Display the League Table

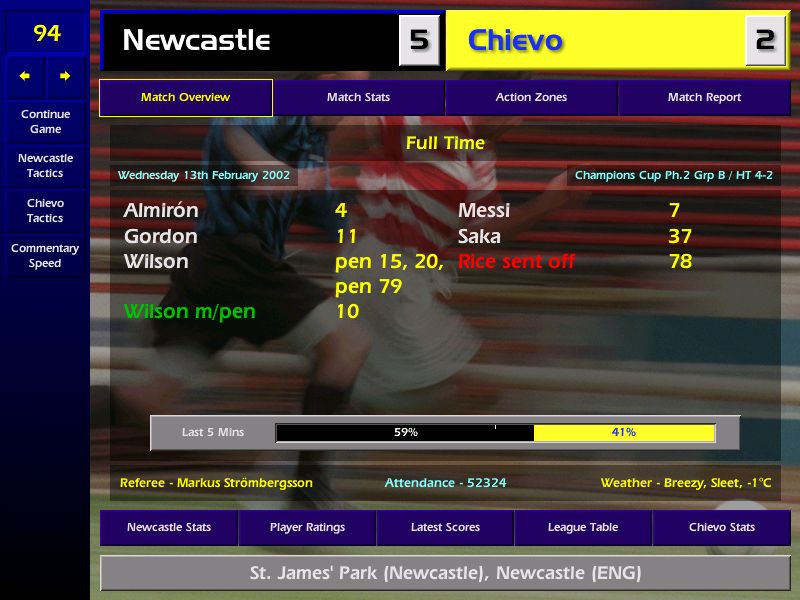583,527
